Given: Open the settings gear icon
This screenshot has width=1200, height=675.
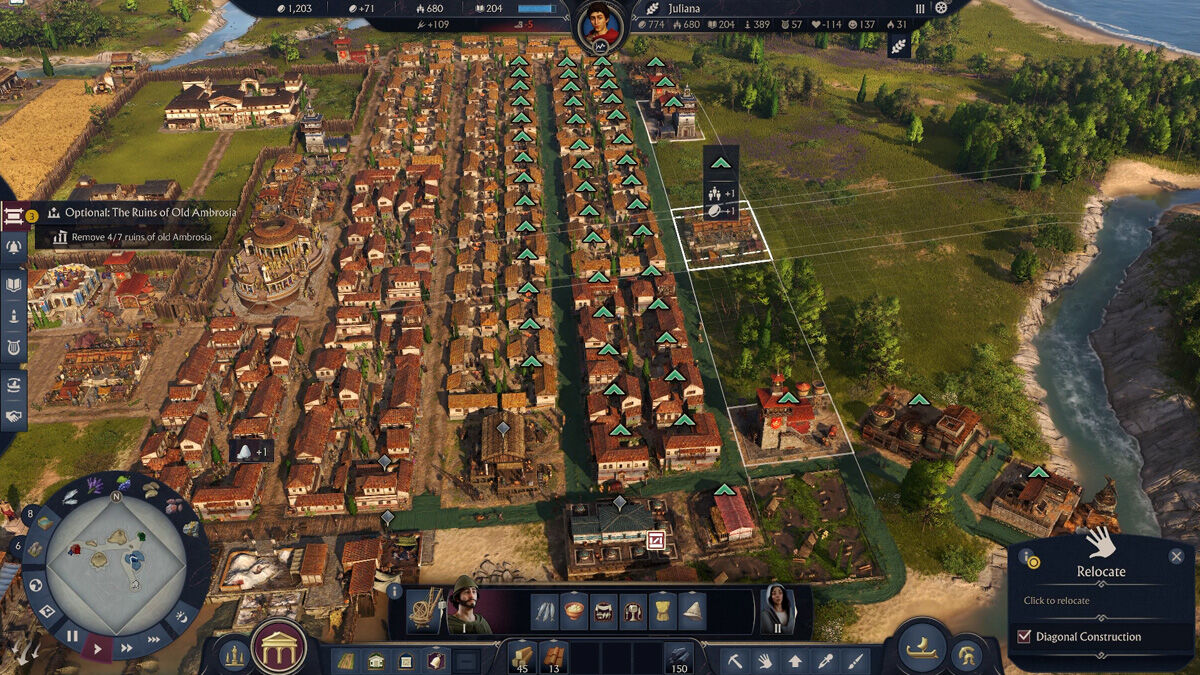Looking at the screenshot, I should pos(941,8).
